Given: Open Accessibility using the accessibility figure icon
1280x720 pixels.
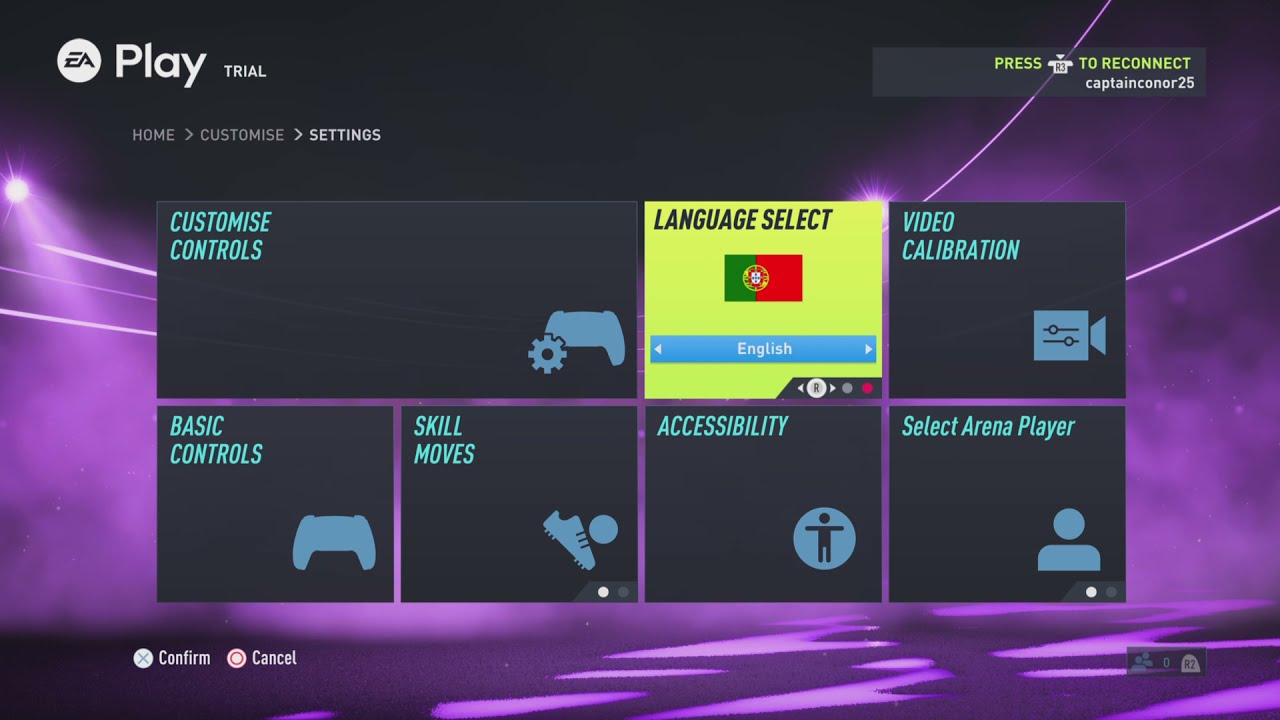Looking at the screenshot, I should [x=825, y=538].
